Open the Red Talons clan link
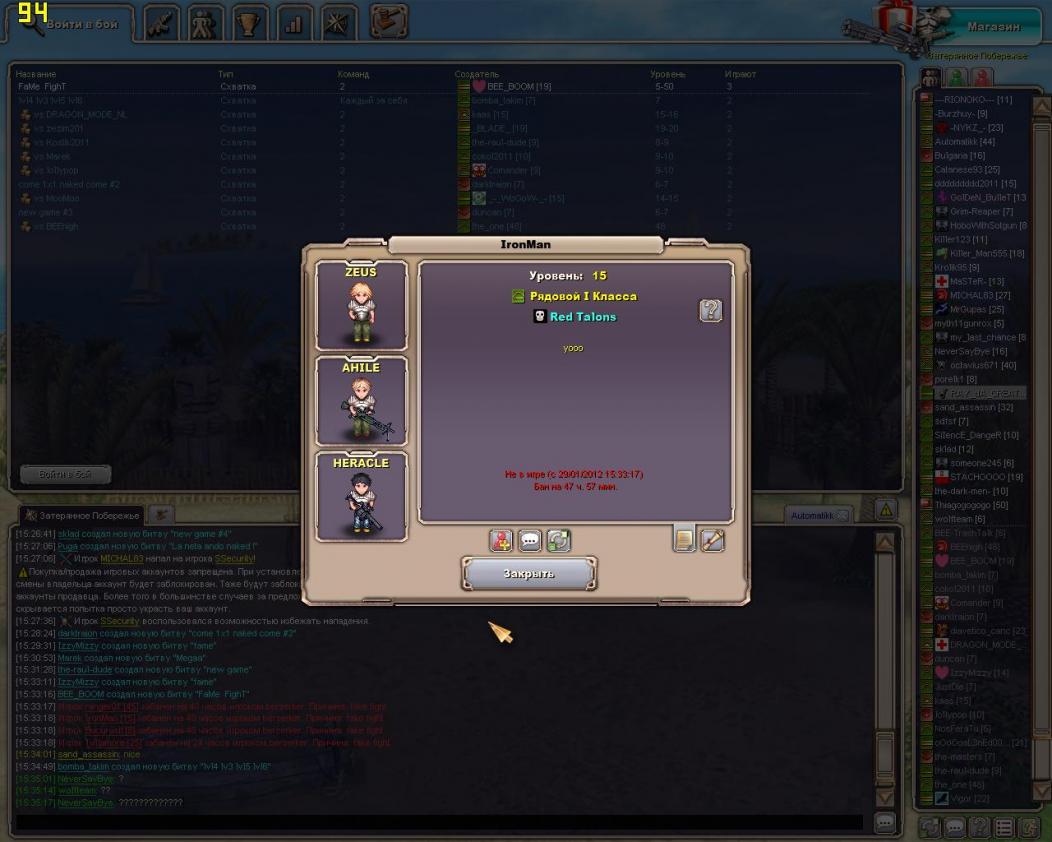The width and height of the screenshot is (1052, 842). (x=583, y=317)
